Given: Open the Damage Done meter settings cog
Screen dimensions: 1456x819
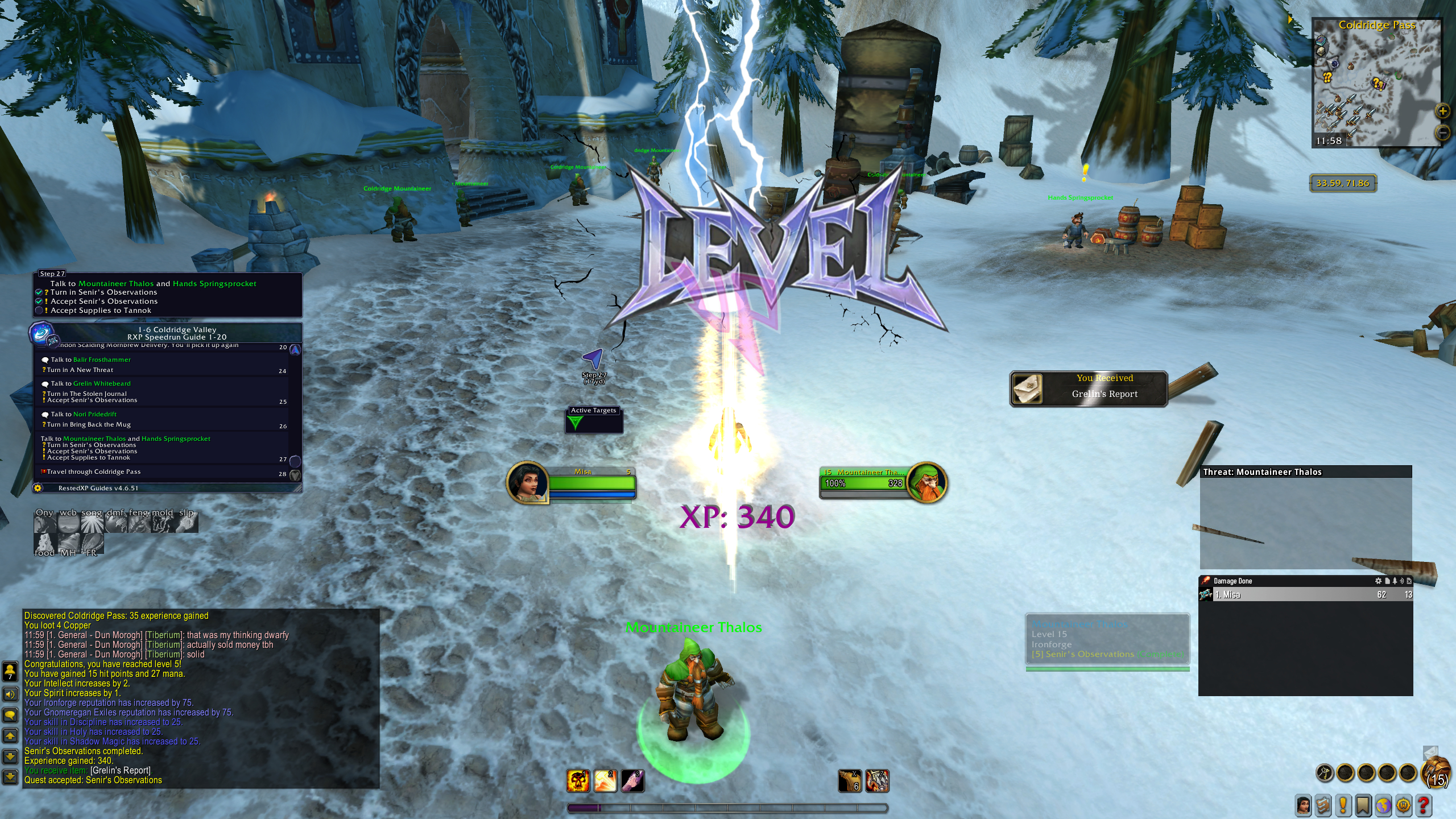Looking at the screenshot, I should (x=1378, y=581).
